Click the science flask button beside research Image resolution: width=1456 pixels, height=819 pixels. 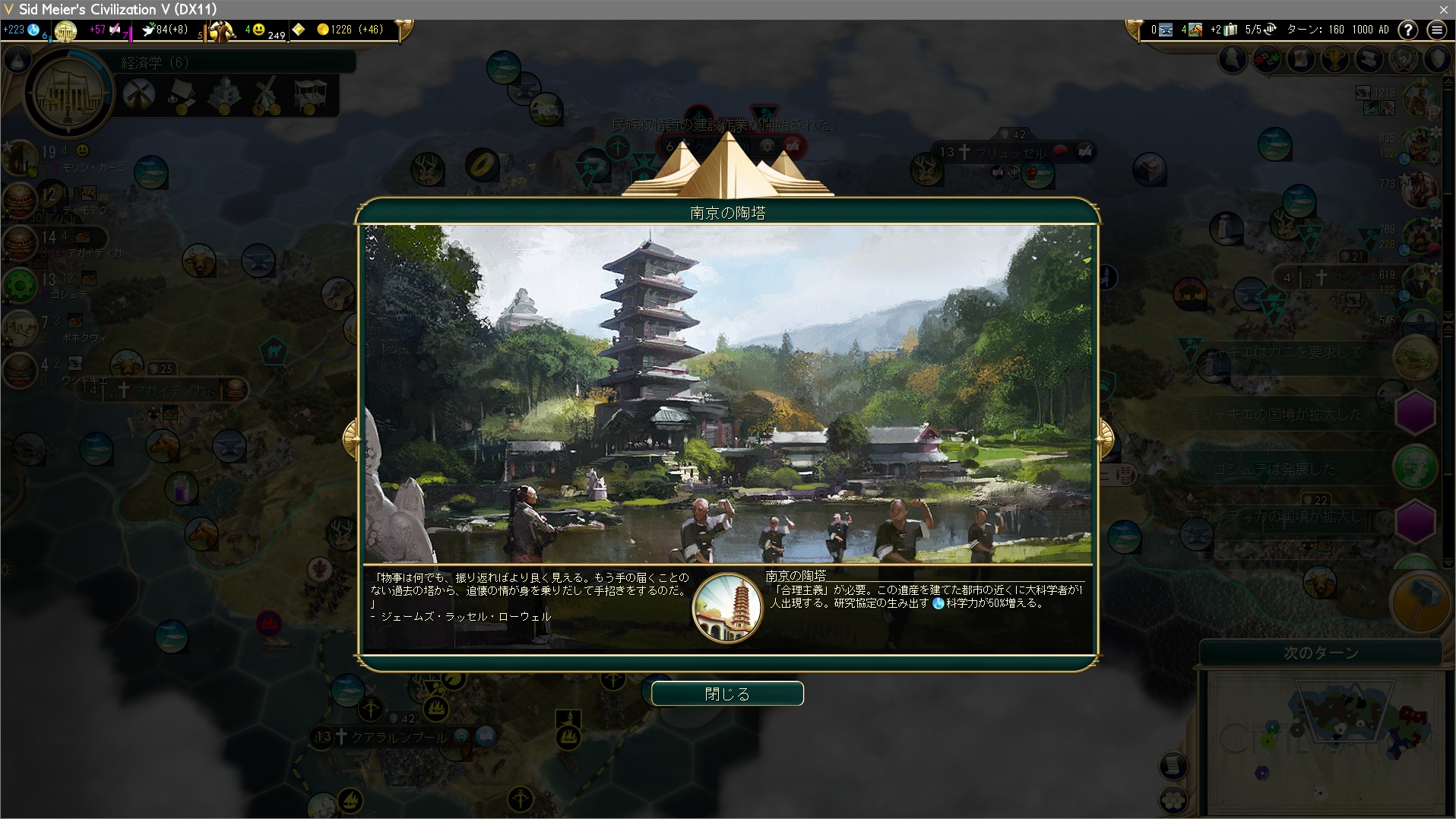tap(18, 60)
